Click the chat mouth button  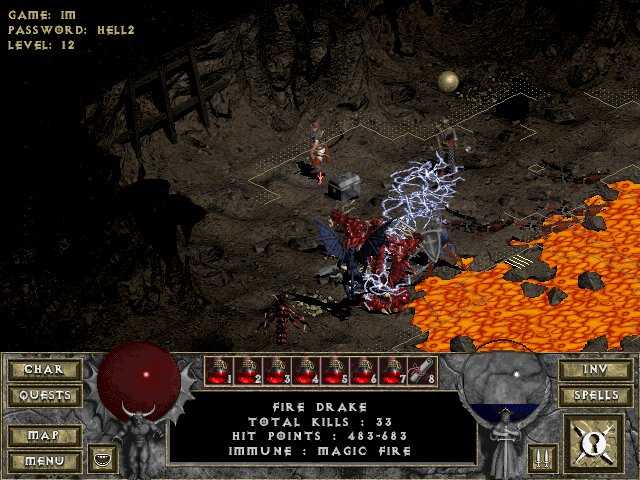tap(102, 459)
